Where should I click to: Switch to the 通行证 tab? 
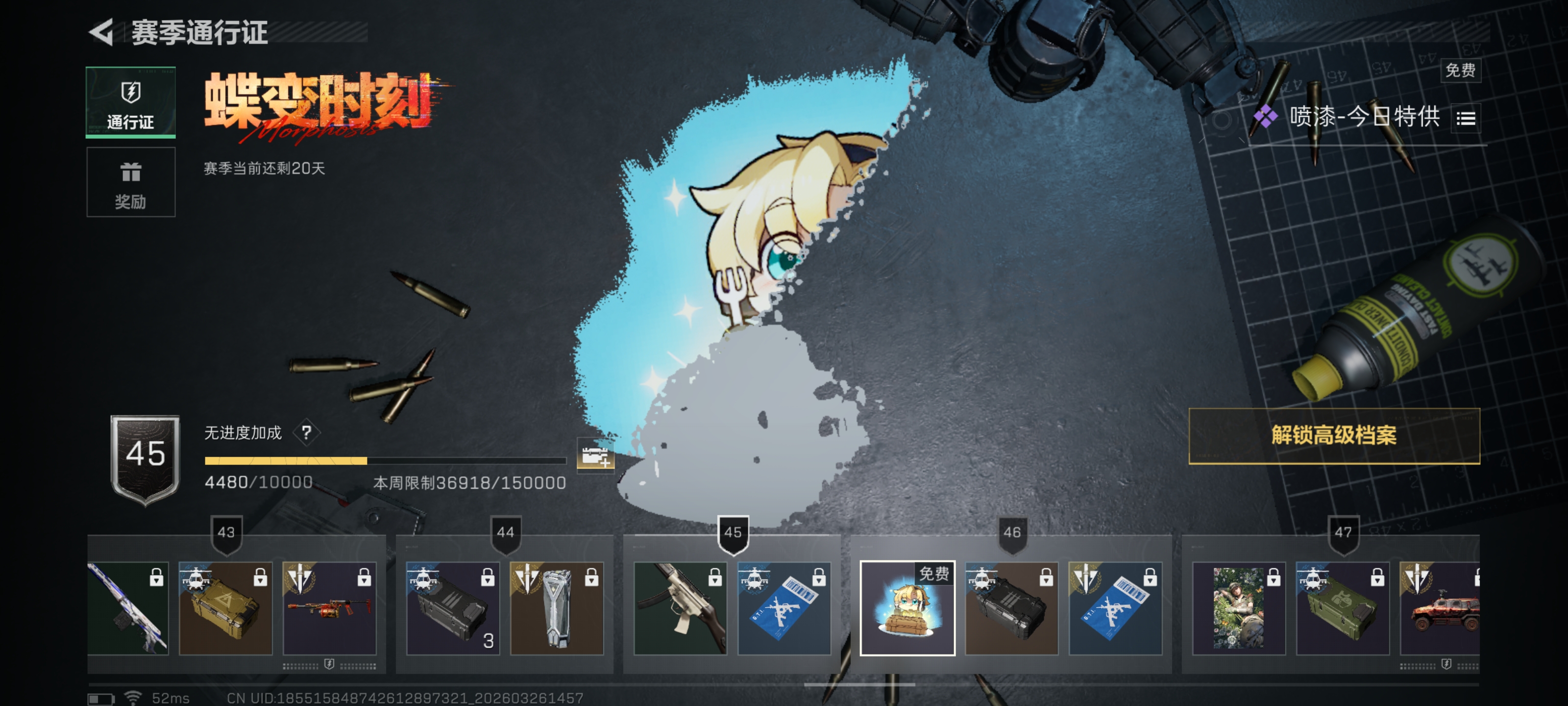[130, 102]
